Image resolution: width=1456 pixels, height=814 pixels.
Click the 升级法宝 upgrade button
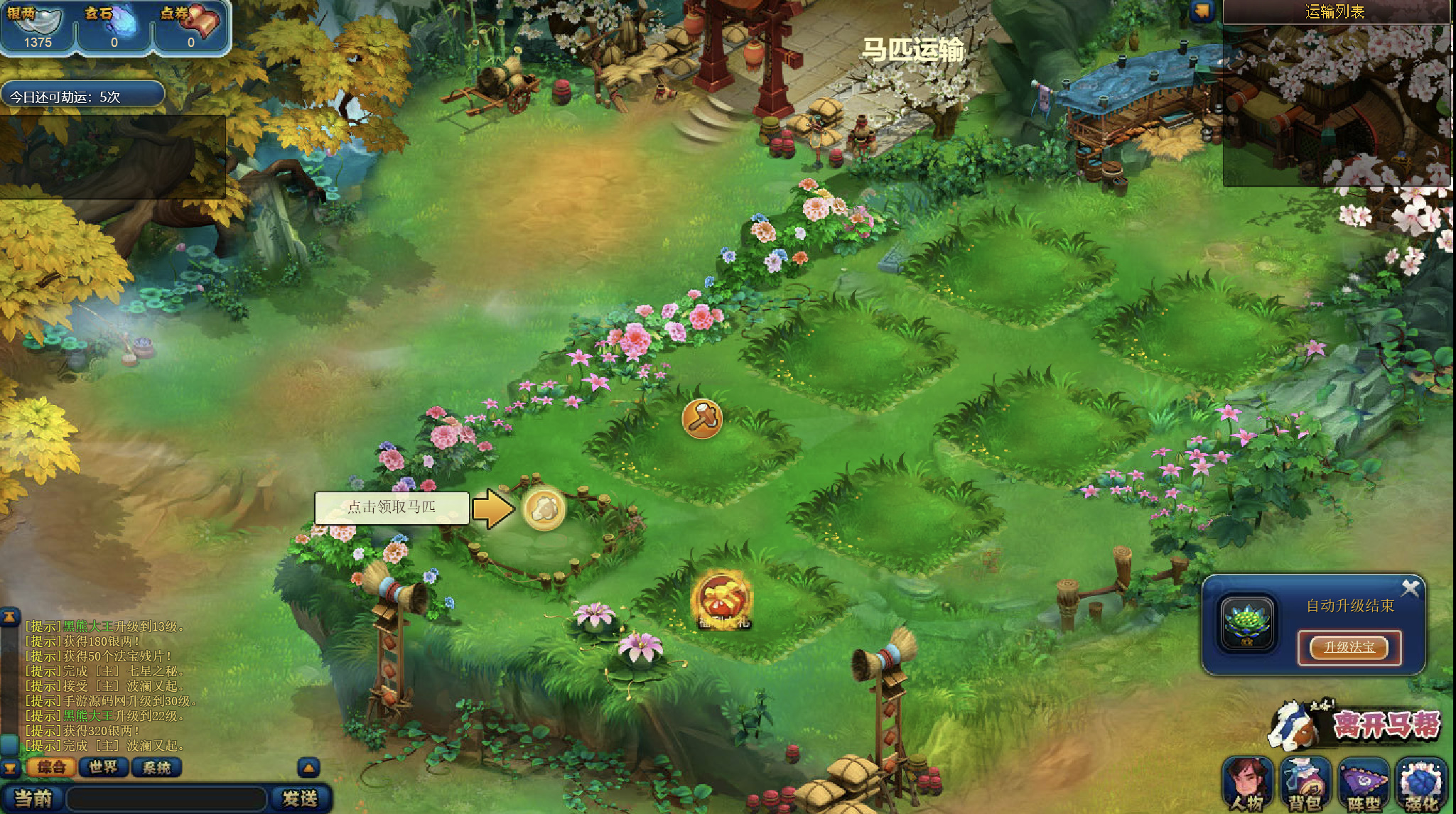(x=1349, y=647)
